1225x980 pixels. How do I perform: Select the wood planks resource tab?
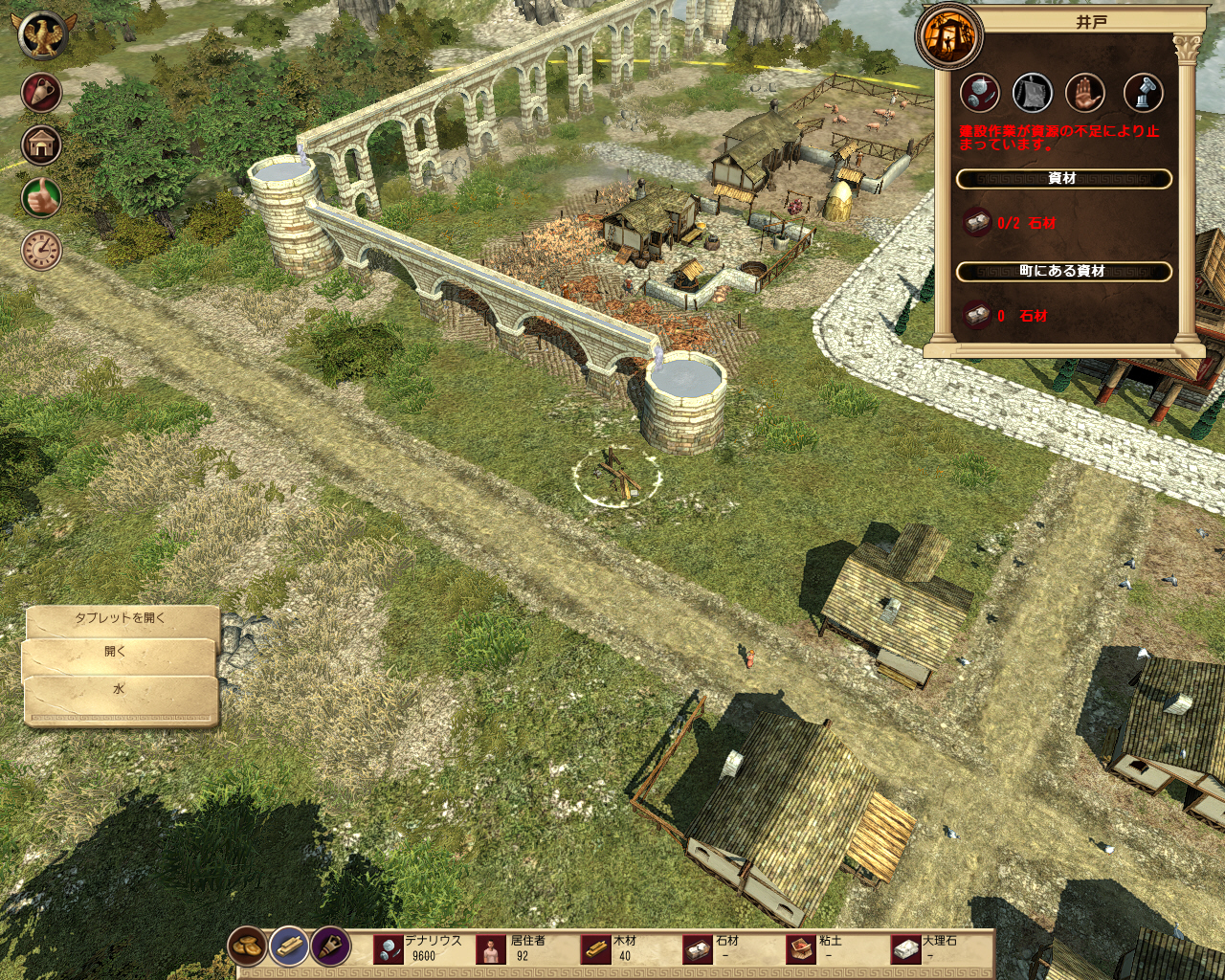pyautogui.click(x=289, y=947)
